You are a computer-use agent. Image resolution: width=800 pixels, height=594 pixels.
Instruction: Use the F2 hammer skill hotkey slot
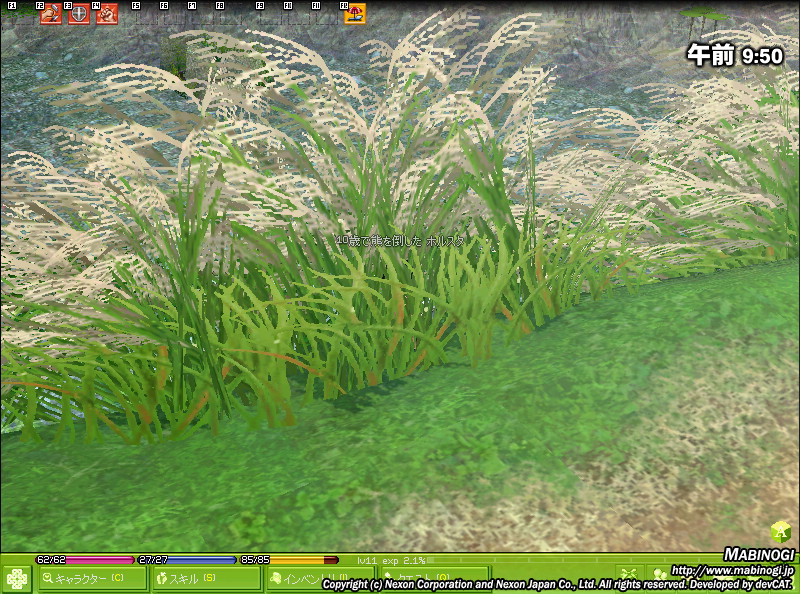tap(51, 14)
